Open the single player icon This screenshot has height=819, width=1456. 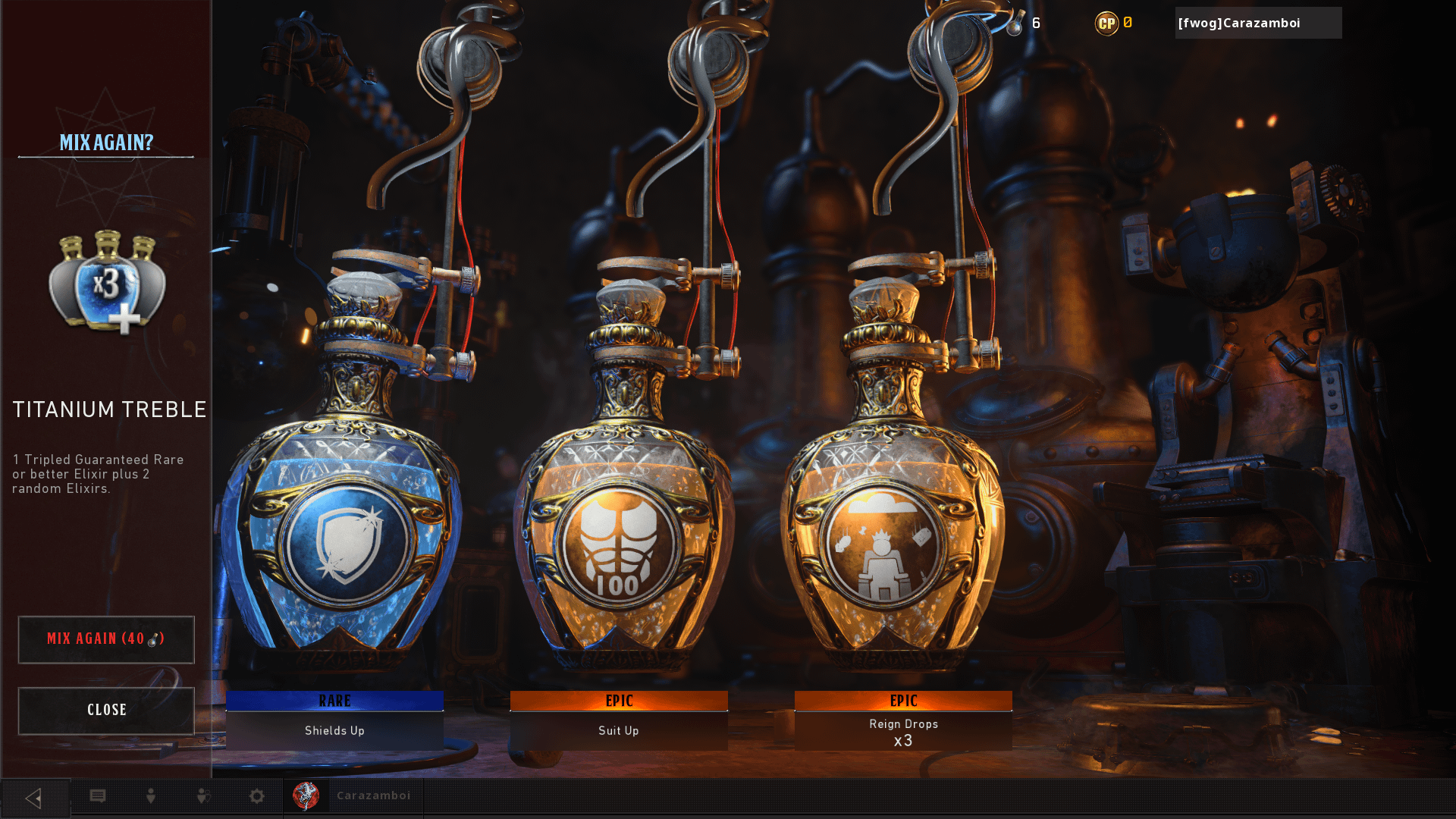pos(151,796)
